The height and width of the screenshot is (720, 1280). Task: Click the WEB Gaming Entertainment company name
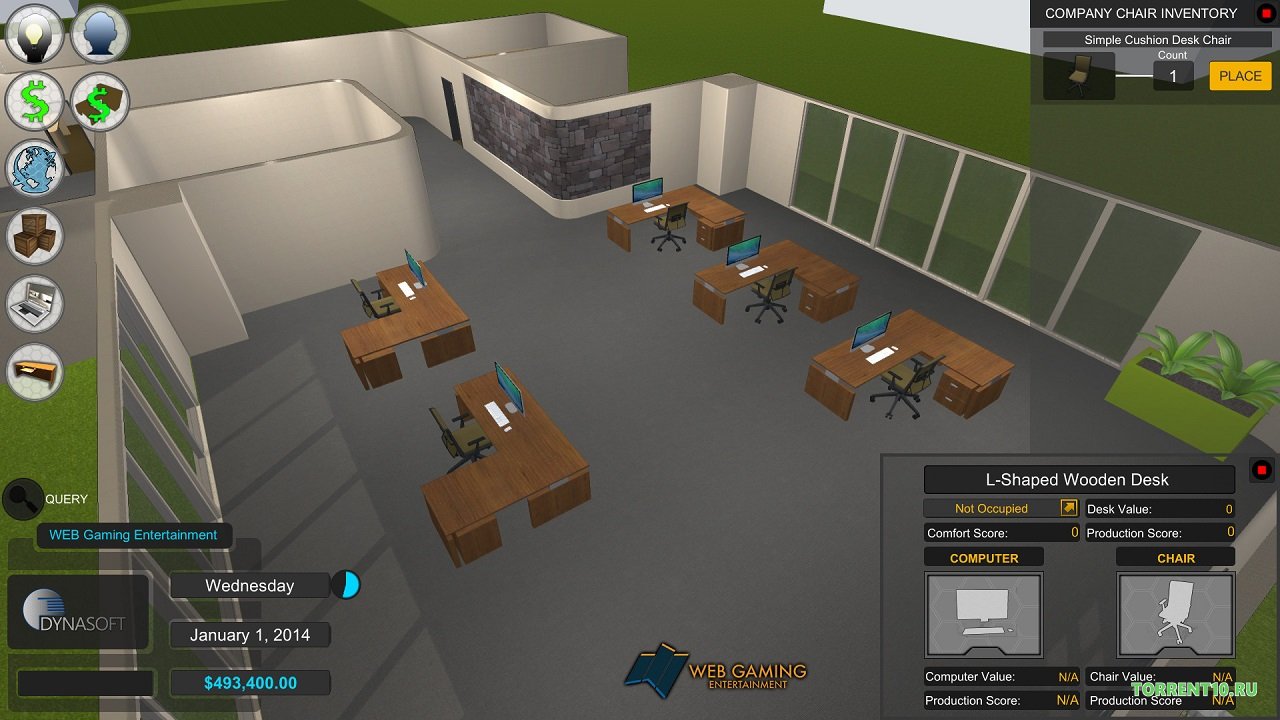[133, 535]
